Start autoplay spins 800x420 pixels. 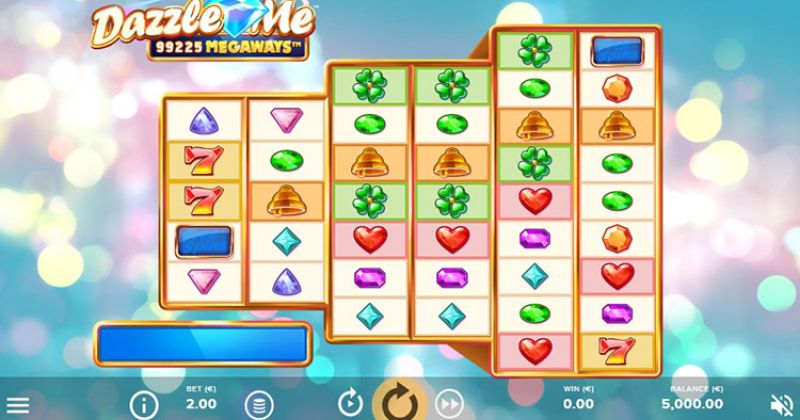coord(349,402)
